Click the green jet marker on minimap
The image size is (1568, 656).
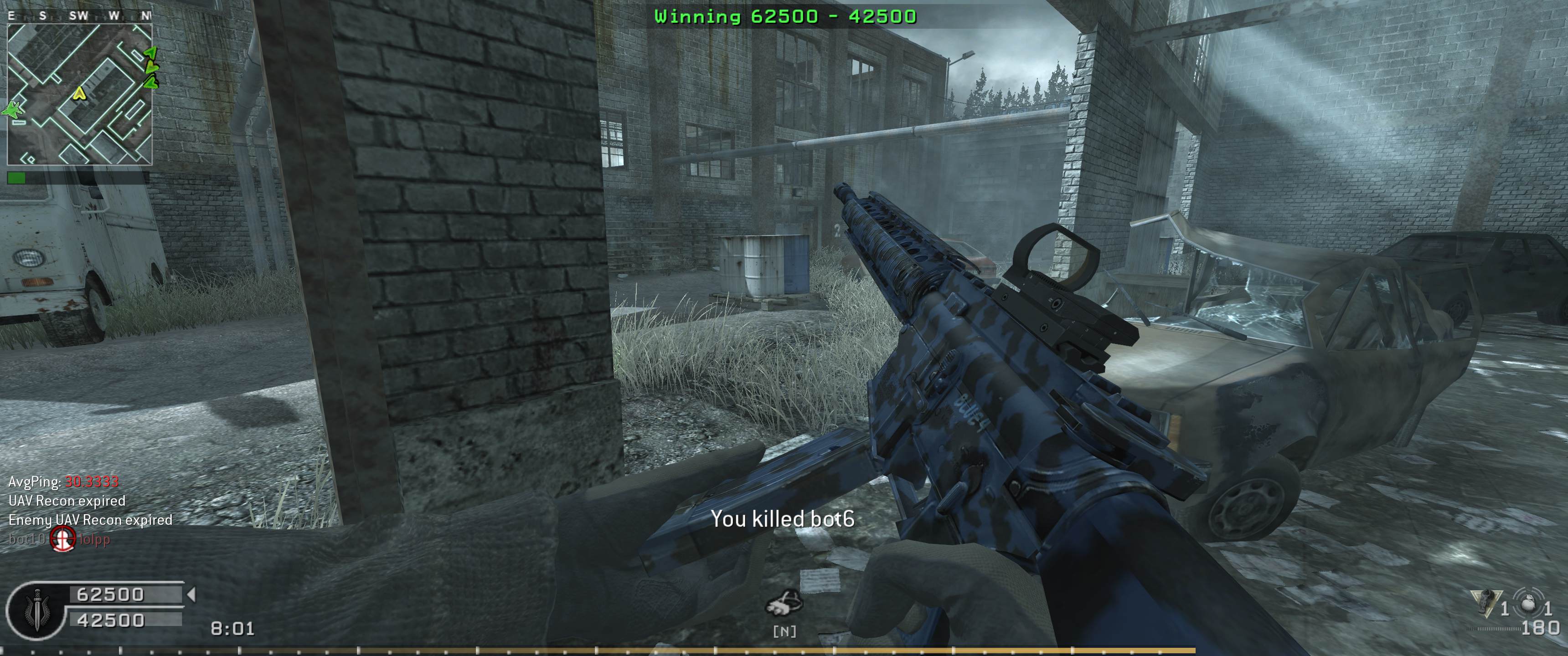pos(13,110)
